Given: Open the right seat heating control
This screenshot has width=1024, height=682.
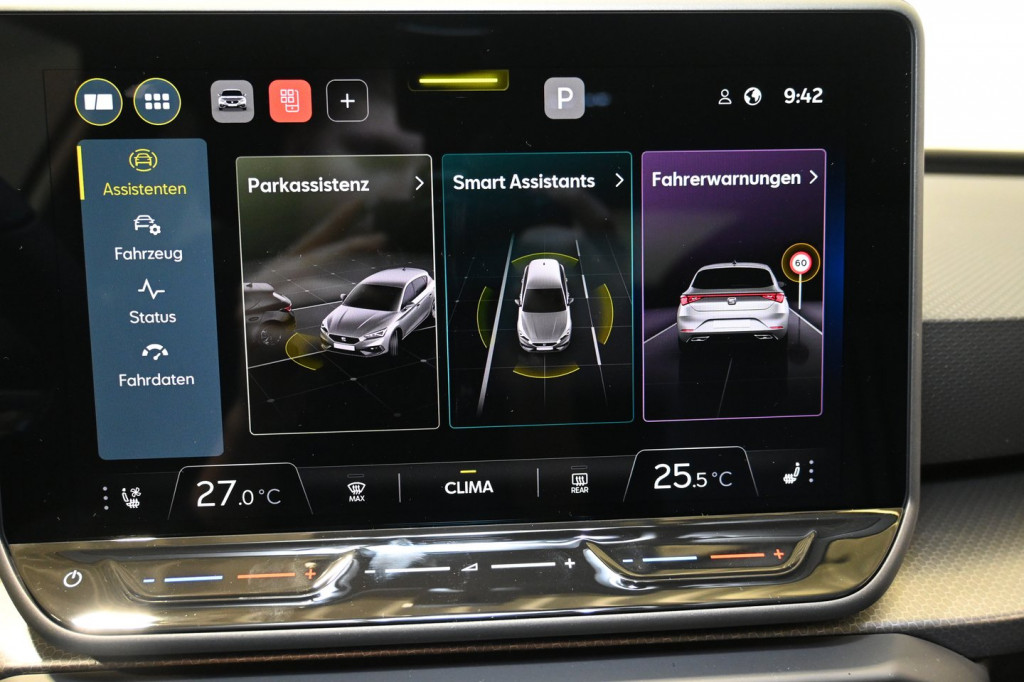Looking at the screenshot, I should [x=793, y=473].
